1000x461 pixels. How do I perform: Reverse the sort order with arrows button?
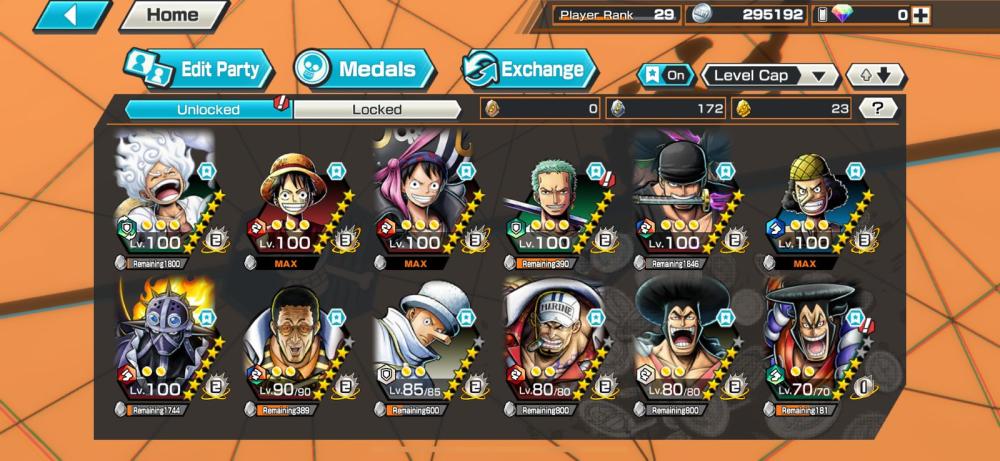point(875,75)
